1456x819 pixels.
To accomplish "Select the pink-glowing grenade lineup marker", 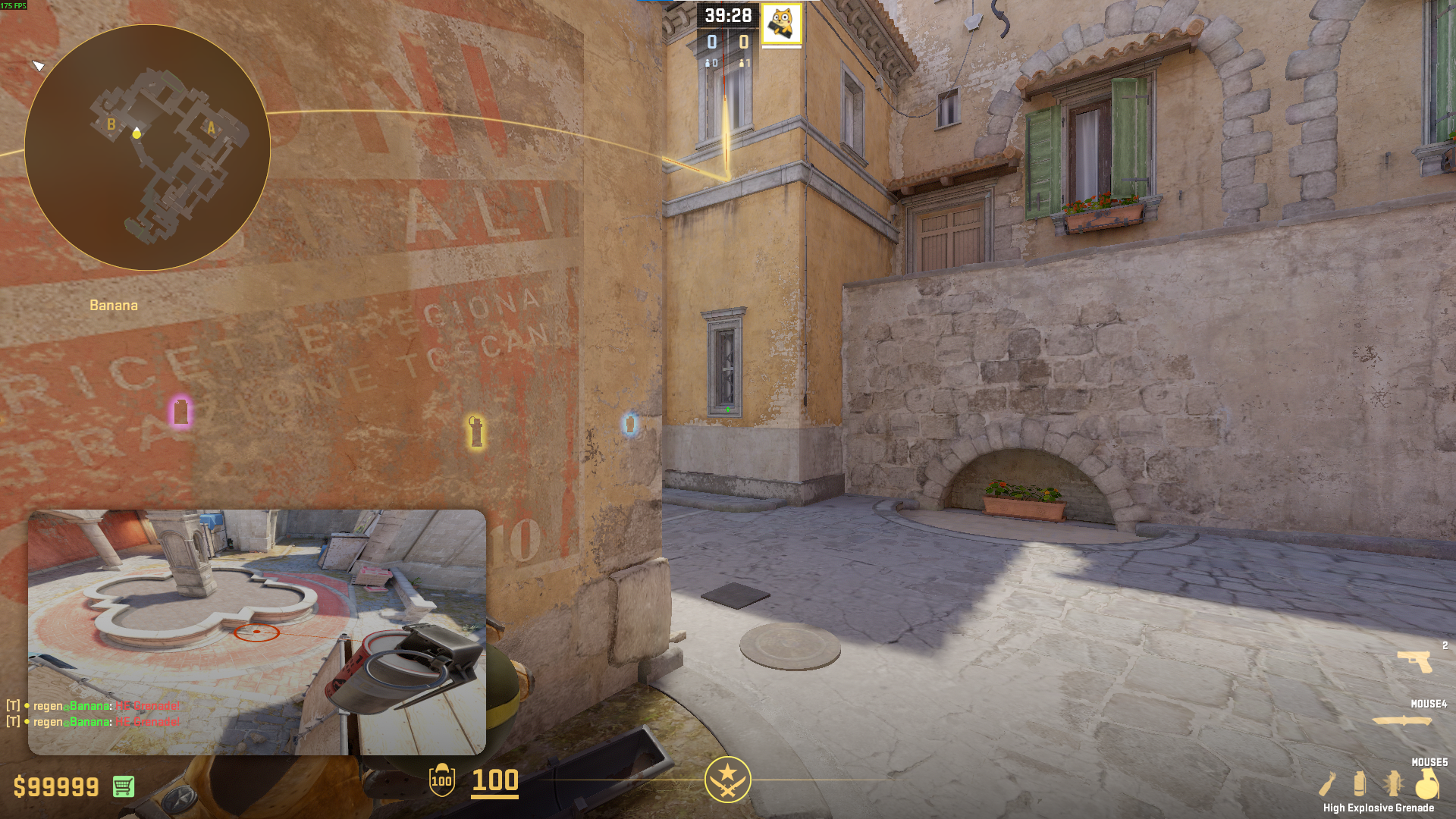I will 180,412.
